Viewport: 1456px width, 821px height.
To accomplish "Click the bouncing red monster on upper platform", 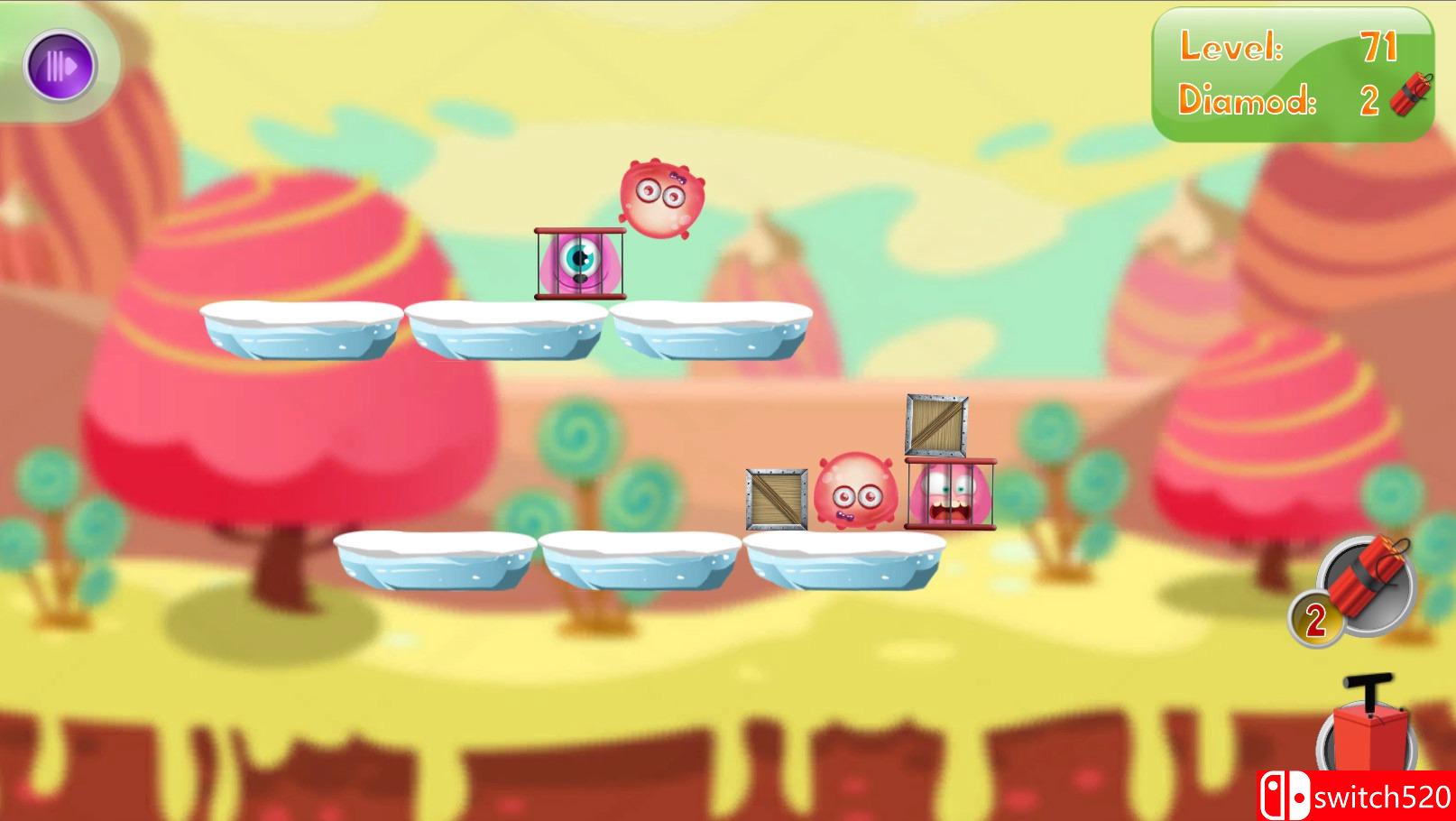I will (x=661, y=198).
